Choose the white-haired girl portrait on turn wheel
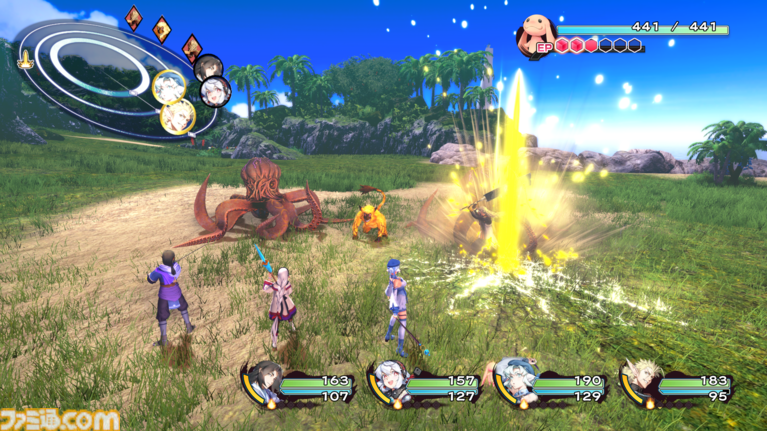Viewport: 767px width, 431px height. [213, 92]
